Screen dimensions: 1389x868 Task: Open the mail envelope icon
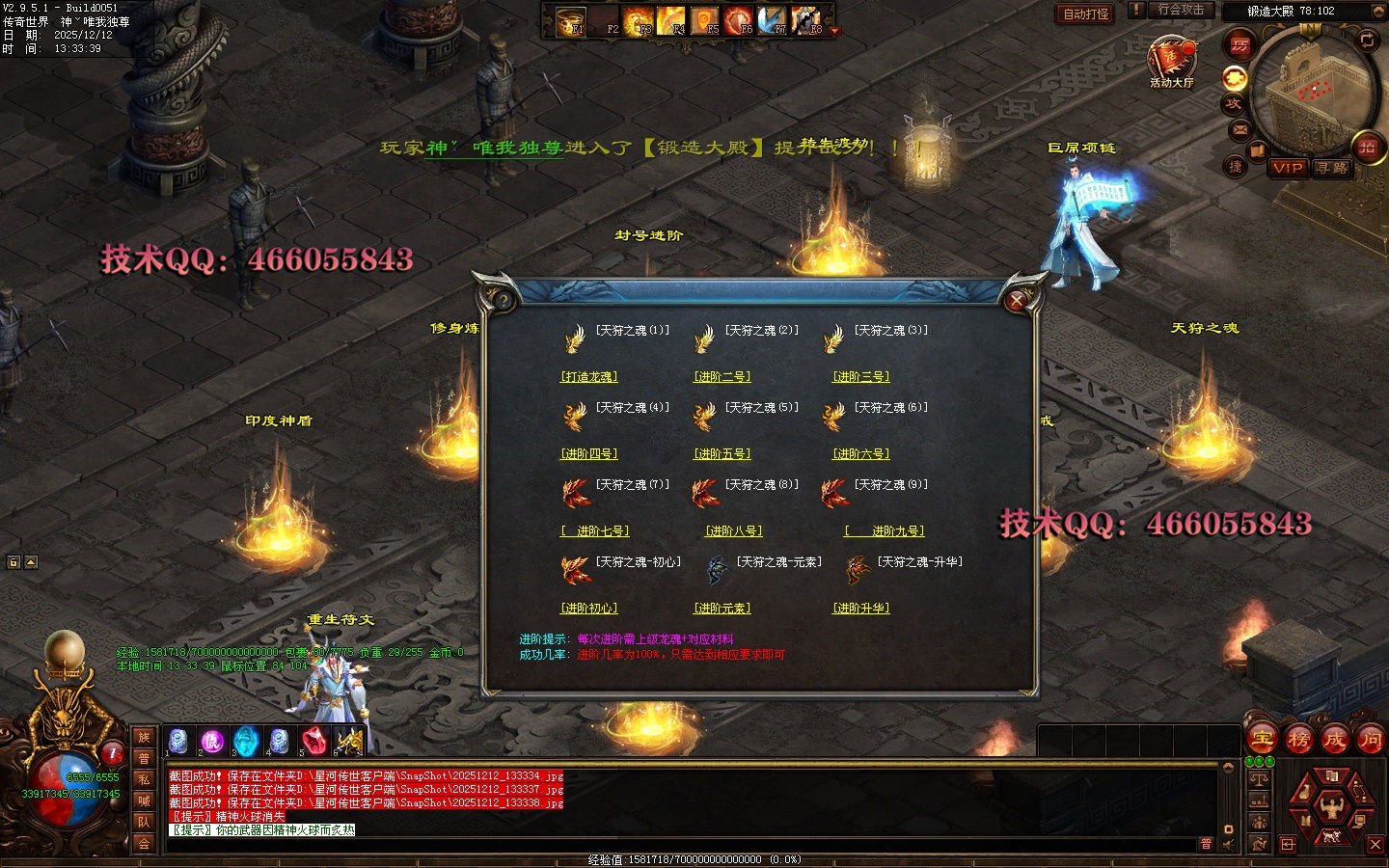pos(1240,129)
